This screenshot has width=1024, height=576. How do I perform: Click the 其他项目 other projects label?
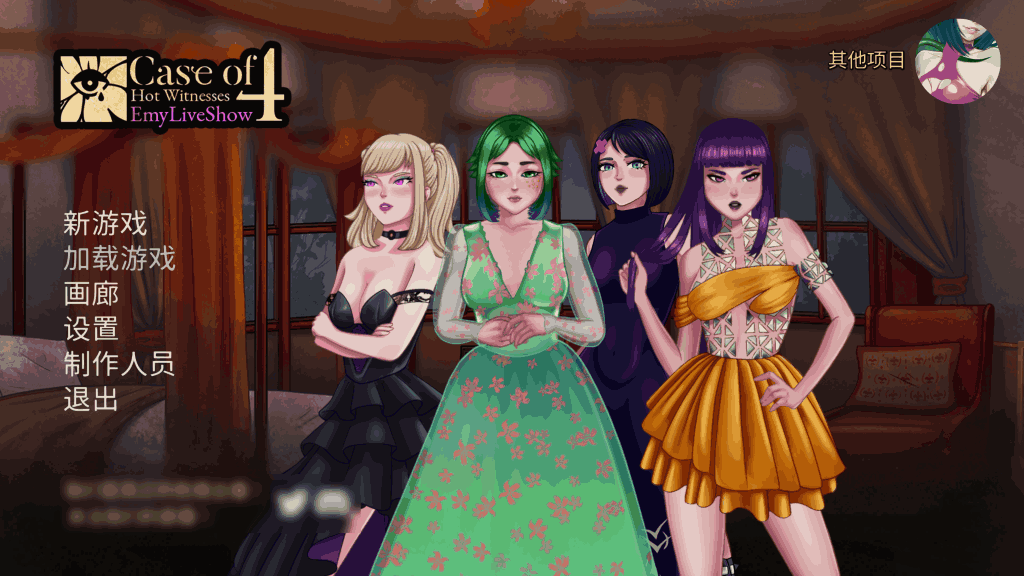click(x=866, y=60)
